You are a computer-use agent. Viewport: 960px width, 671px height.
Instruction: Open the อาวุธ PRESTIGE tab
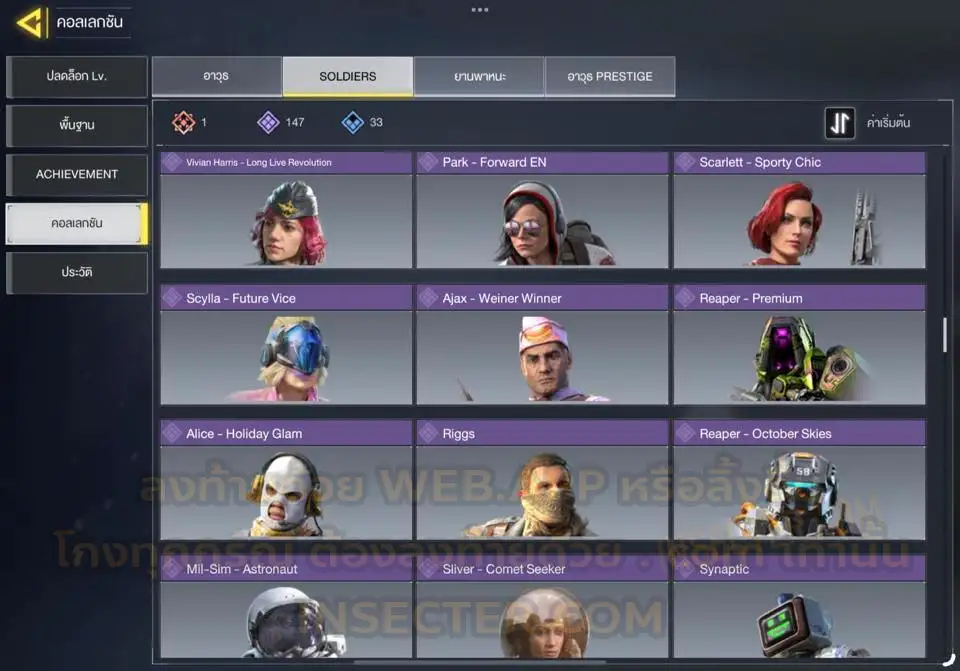610,77
